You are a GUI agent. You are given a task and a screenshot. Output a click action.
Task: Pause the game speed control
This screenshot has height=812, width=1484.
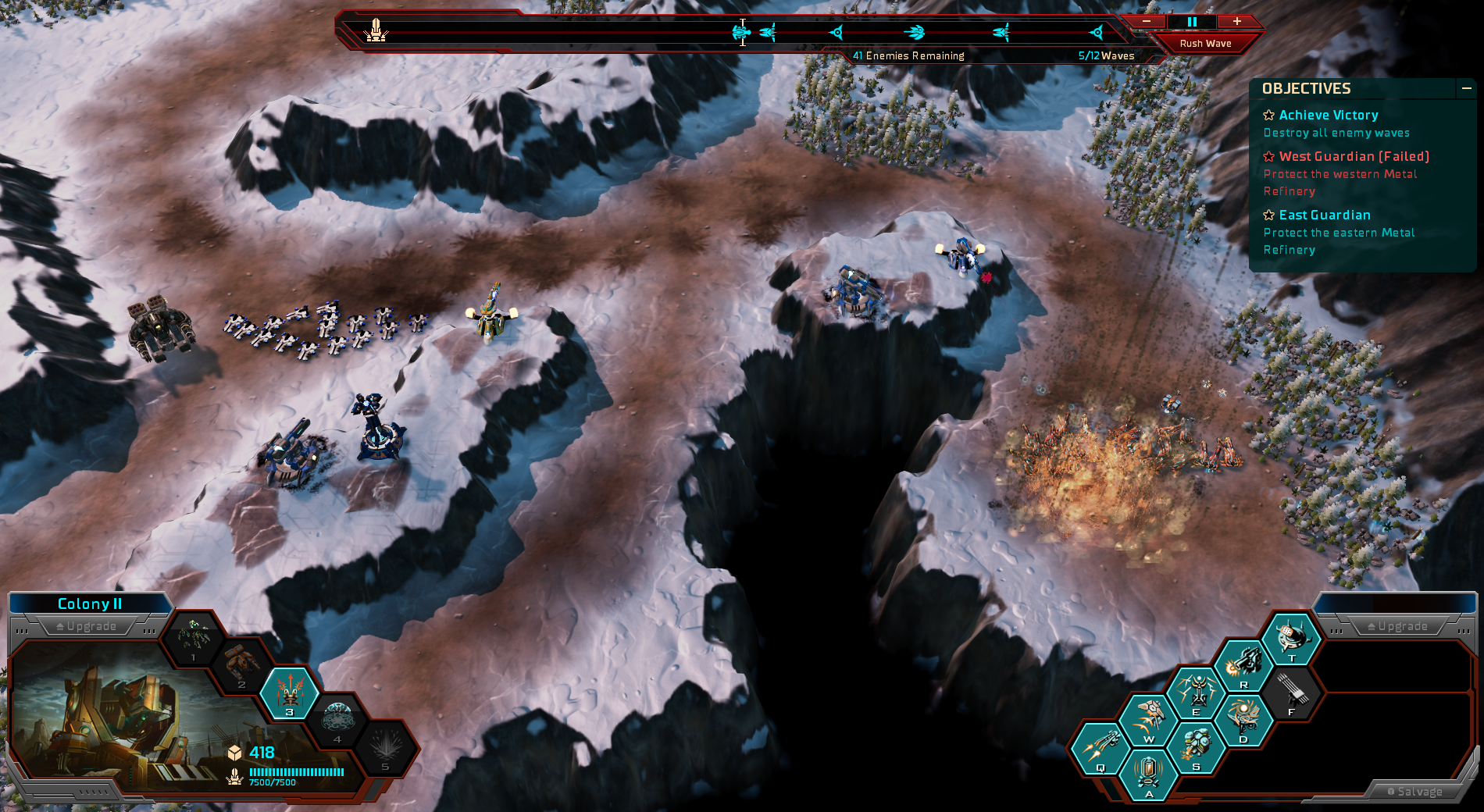[x=1192, y=22]
